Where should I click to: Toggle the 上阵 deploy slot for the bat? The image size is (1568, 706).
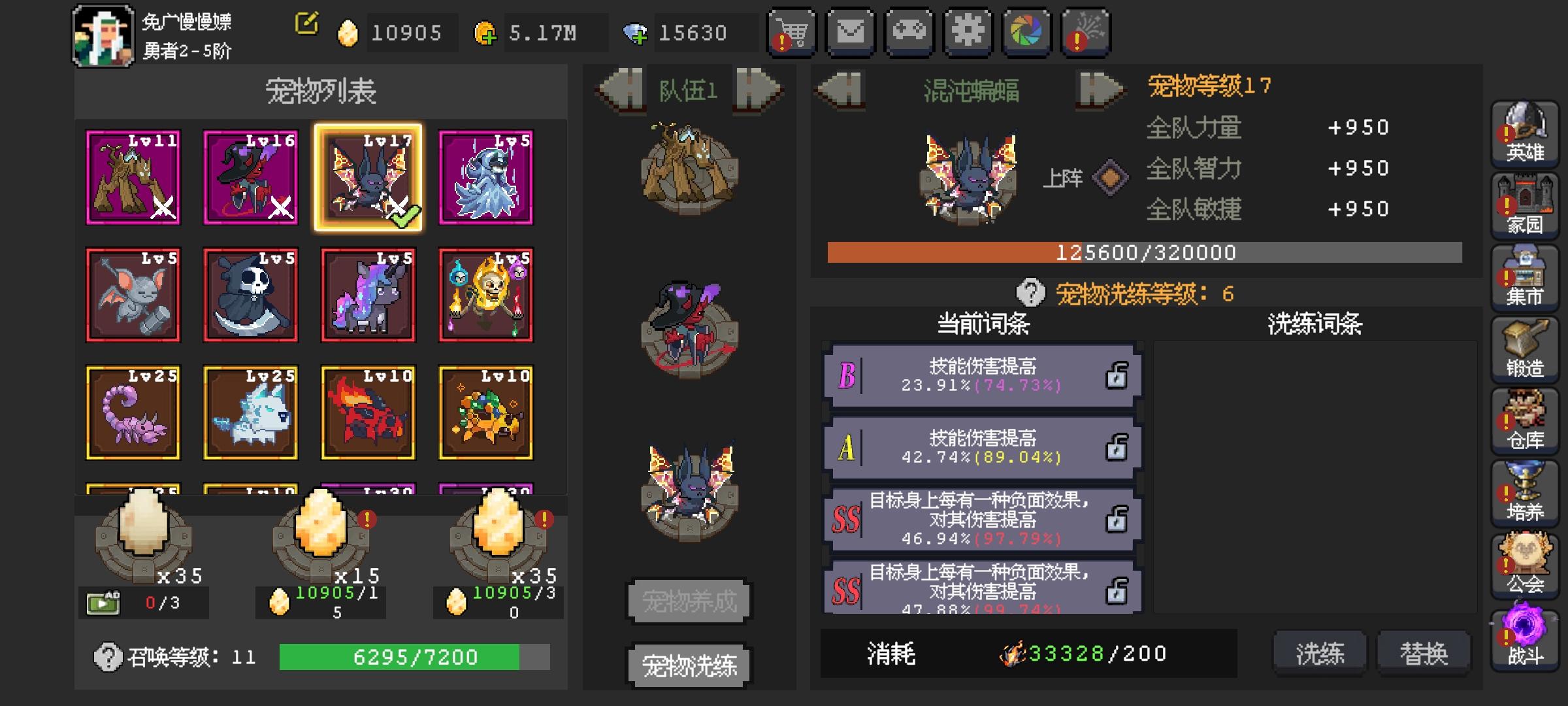tap(1111, 178)
